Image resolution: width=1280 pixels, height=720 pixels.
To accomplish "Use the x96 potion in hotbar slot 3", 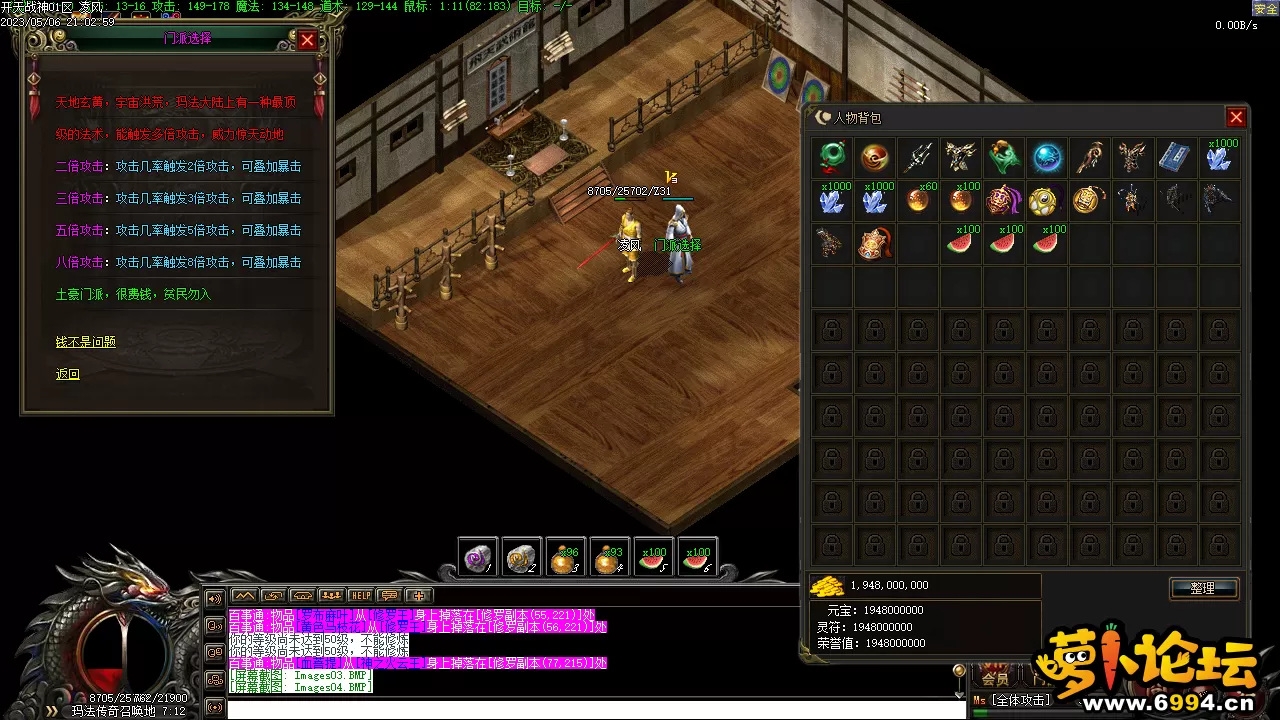I will click(x=566, y=558).
